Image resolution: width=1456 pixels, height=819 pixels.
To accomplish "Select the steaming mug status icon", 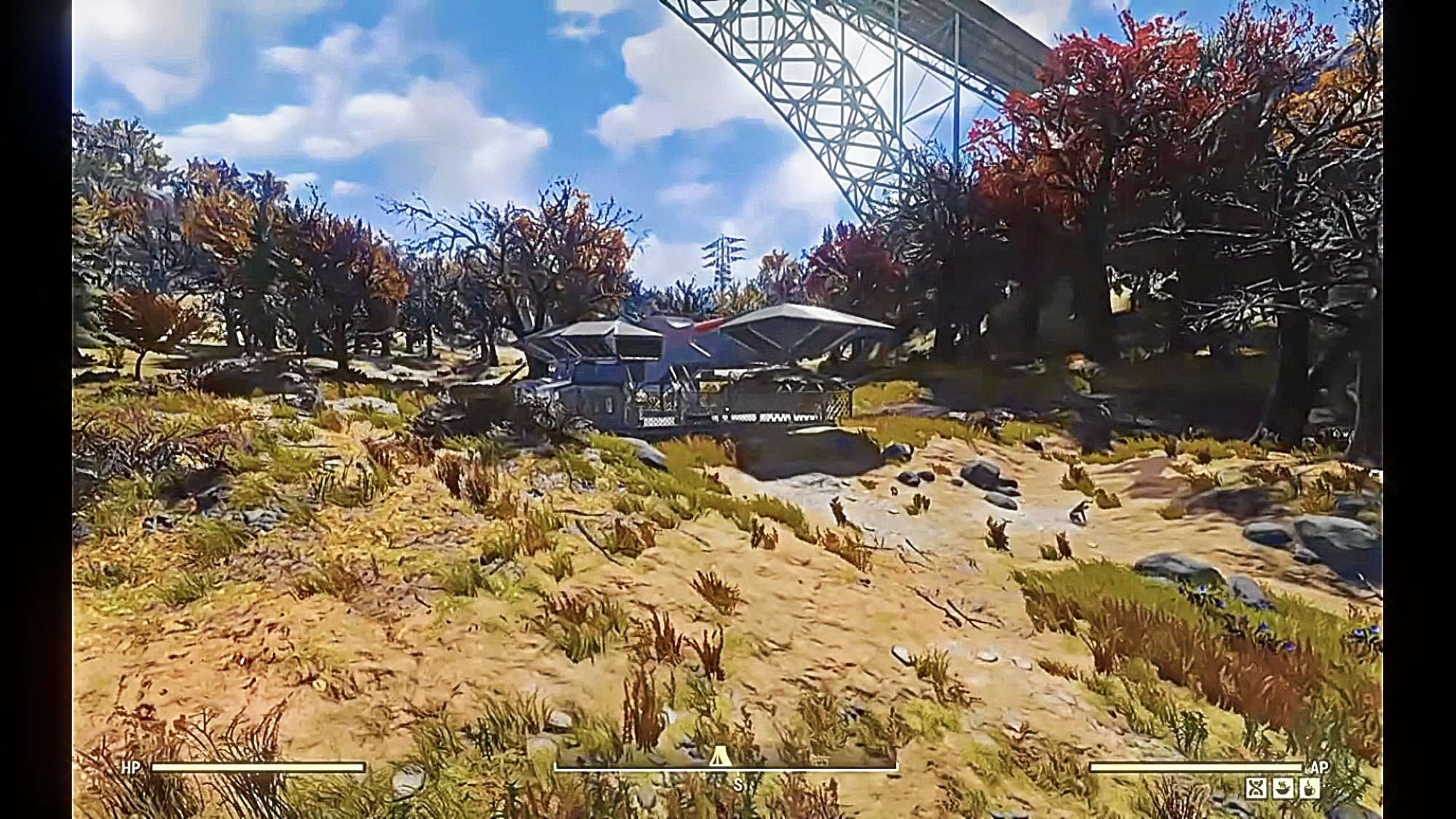I will pos(1309,788).
